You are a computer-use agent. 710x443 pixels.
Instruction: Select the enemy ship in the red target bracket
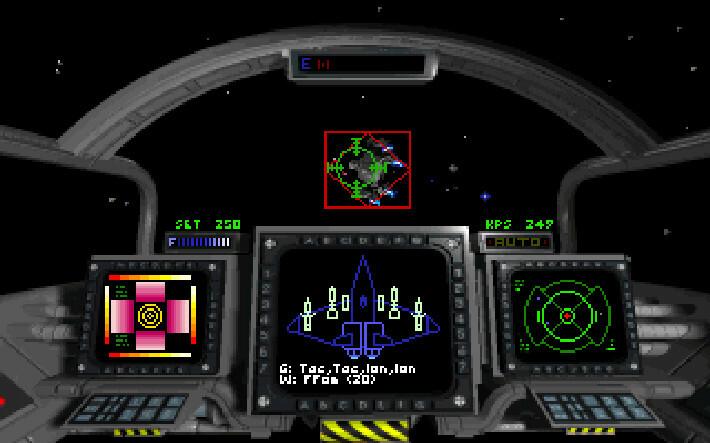(x=366, y=166)
